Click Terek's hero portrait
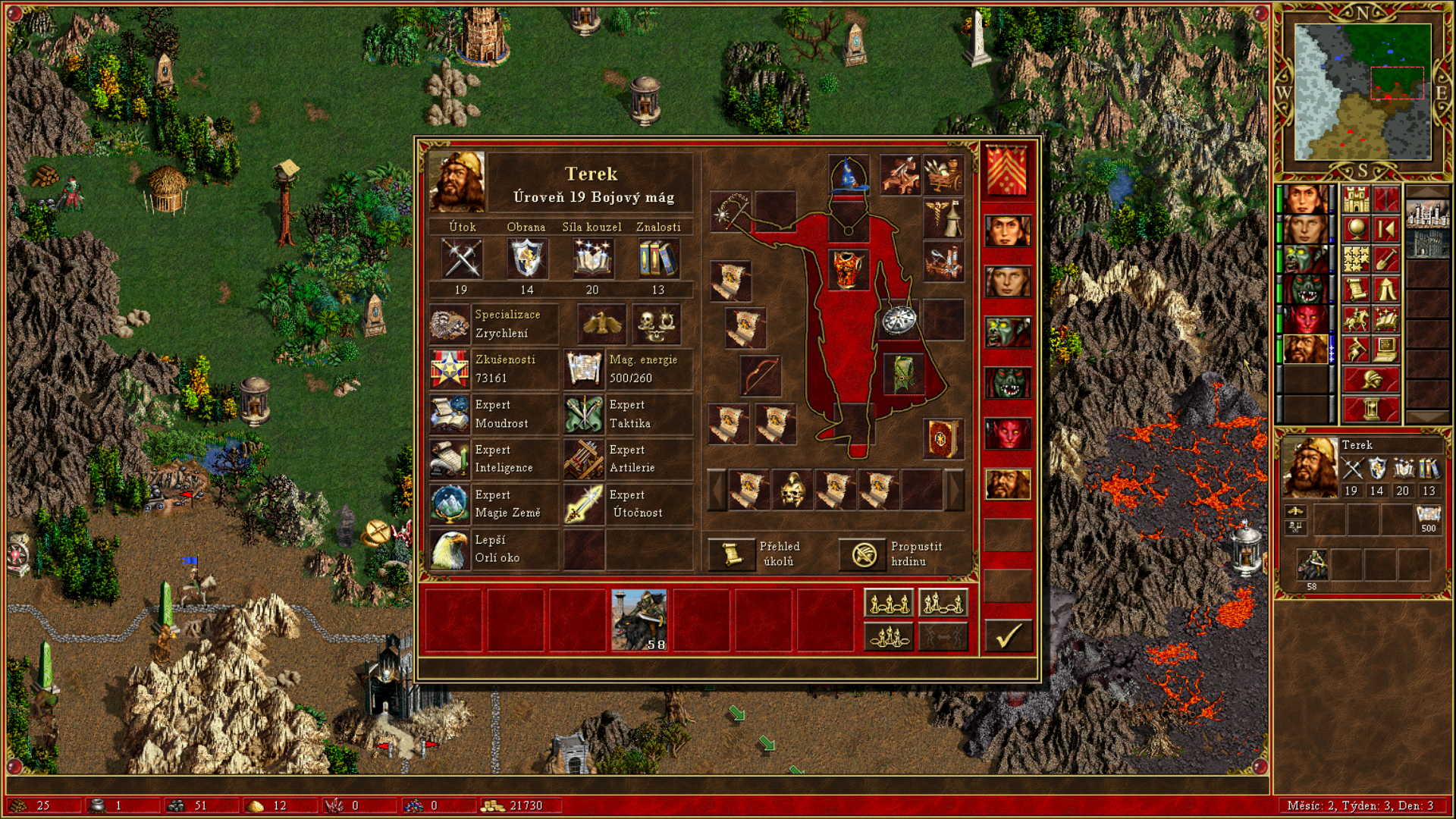 [457, 182]
